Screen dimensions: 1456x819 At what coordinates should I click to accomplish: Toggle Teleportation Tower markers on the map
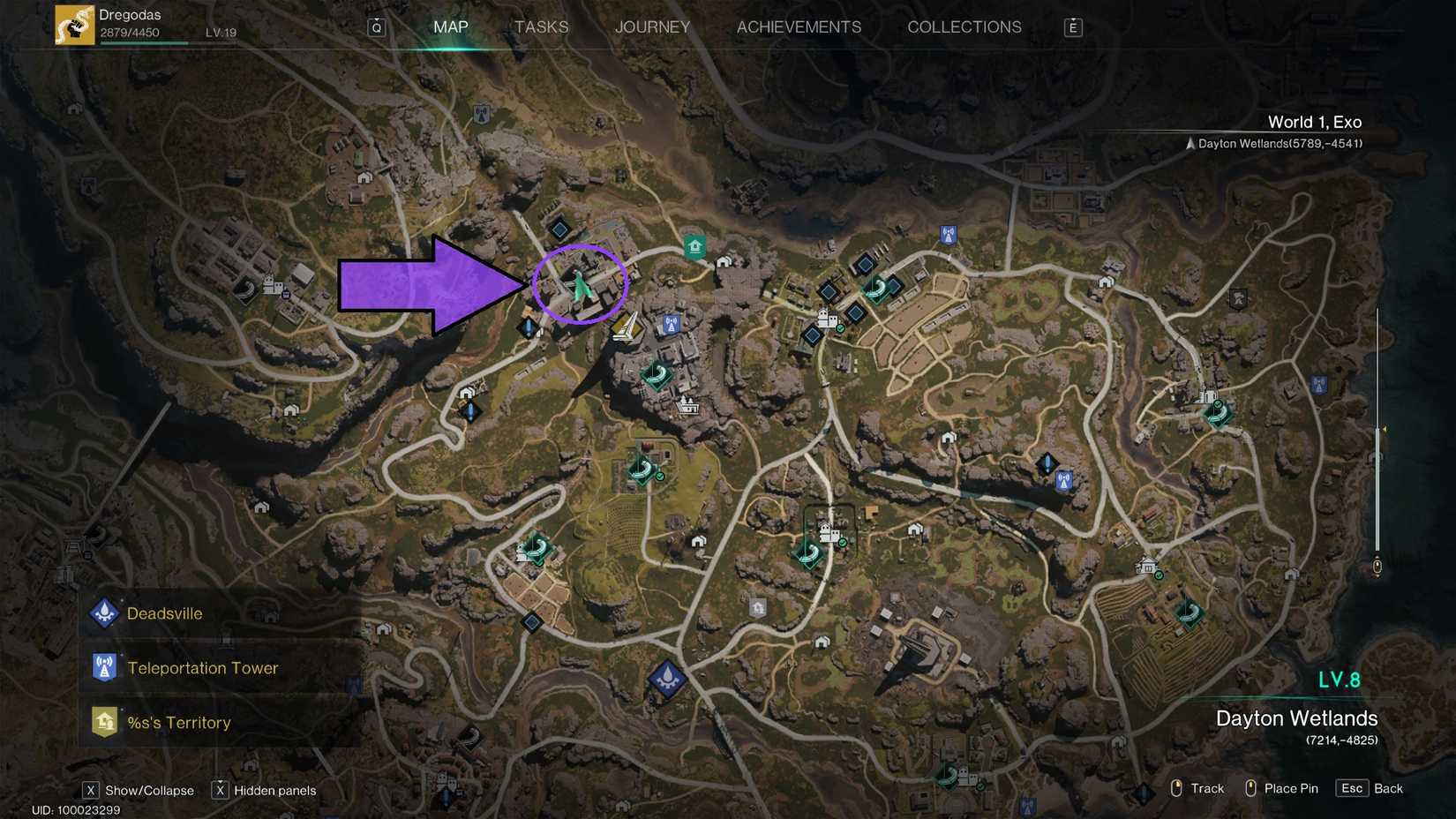click(122, 655)
